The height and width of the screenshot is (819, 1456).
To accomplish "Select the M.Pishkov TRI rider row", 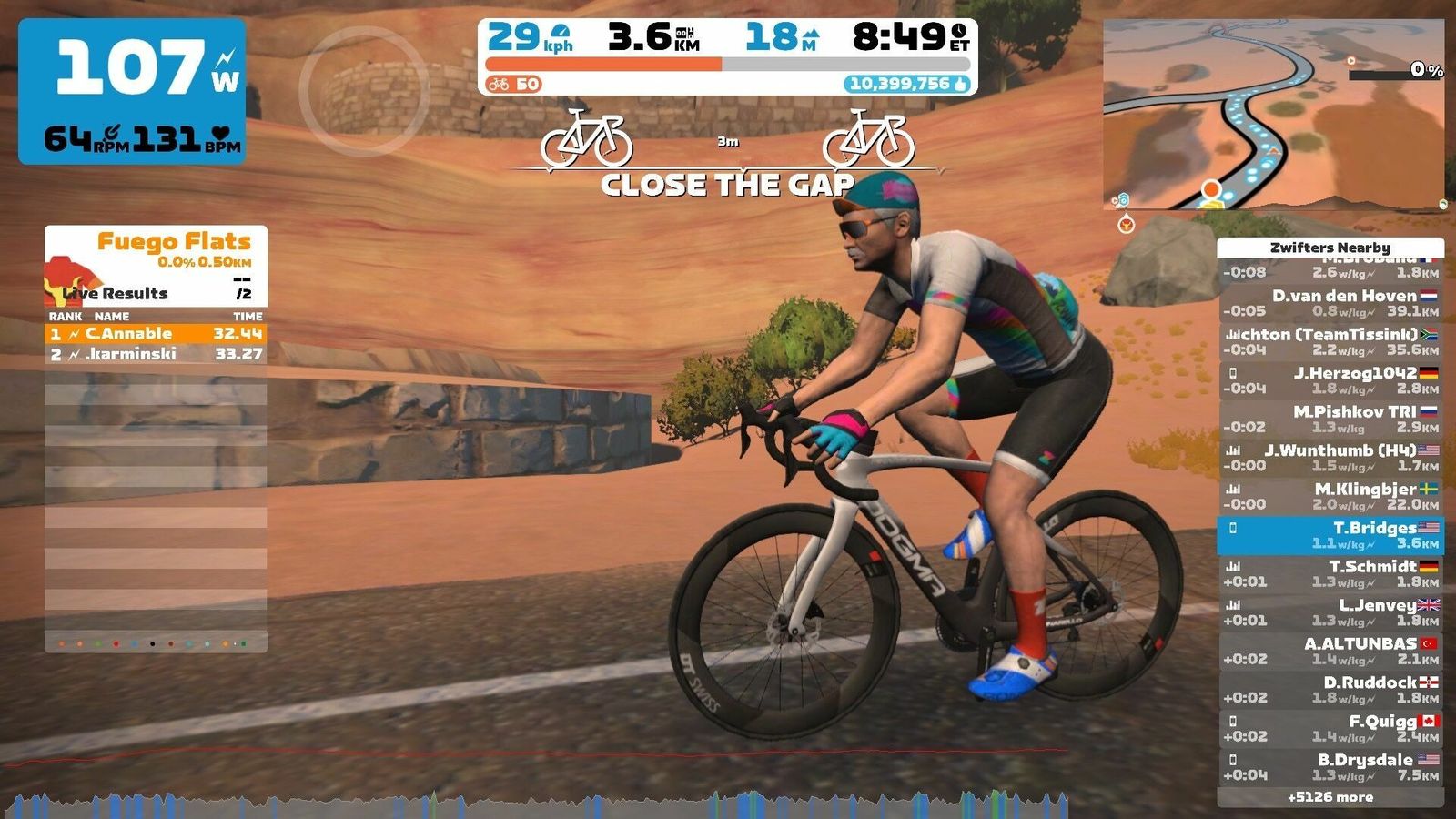I will 1330,419.
